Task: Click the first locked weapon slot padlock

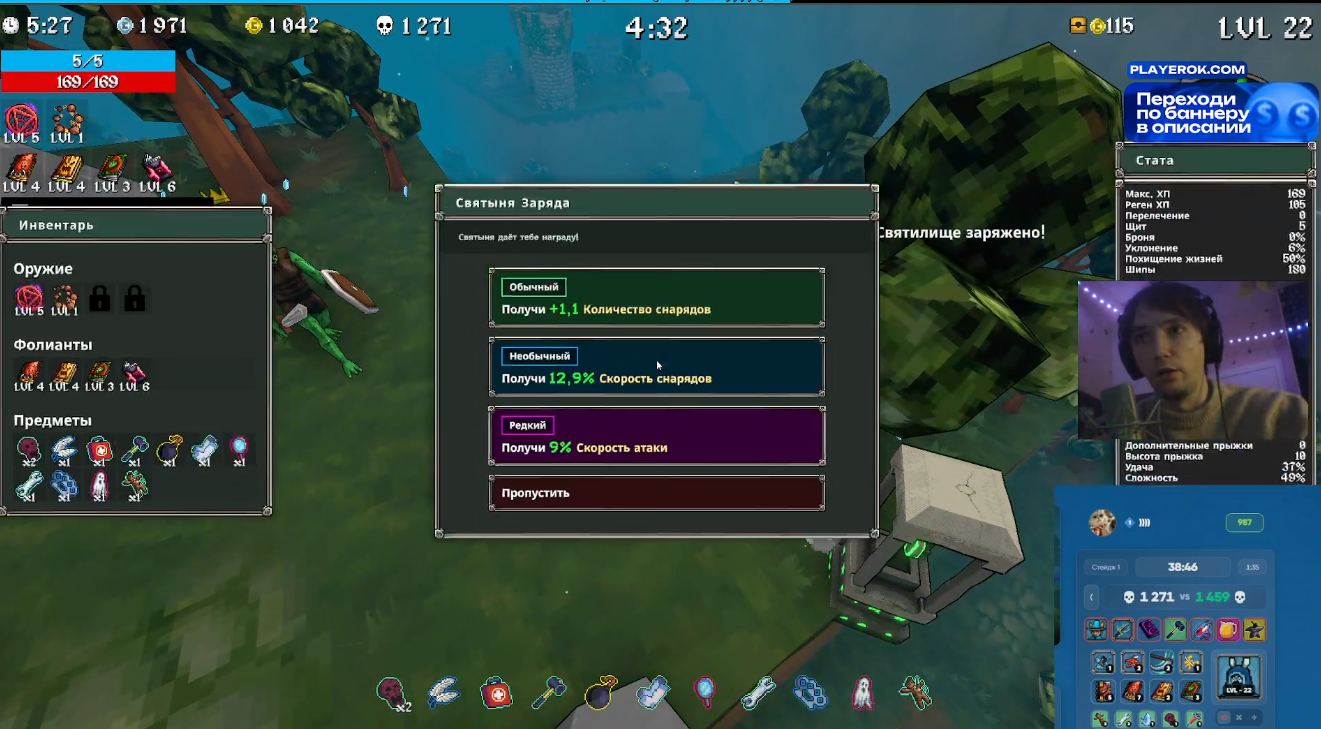Action: (x=99, y=298)
